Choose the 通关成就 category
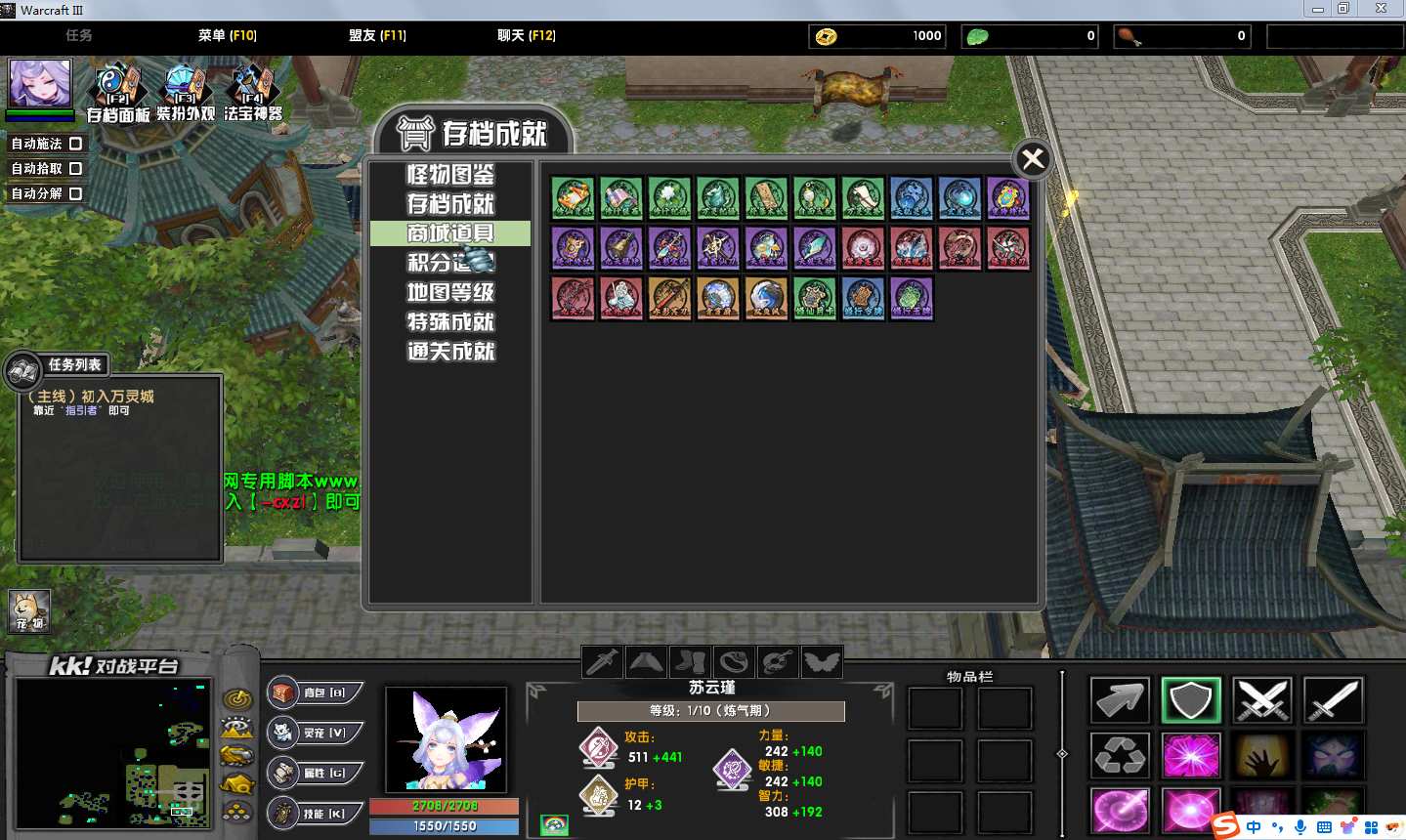1406x840 pixels. (450, 351)
